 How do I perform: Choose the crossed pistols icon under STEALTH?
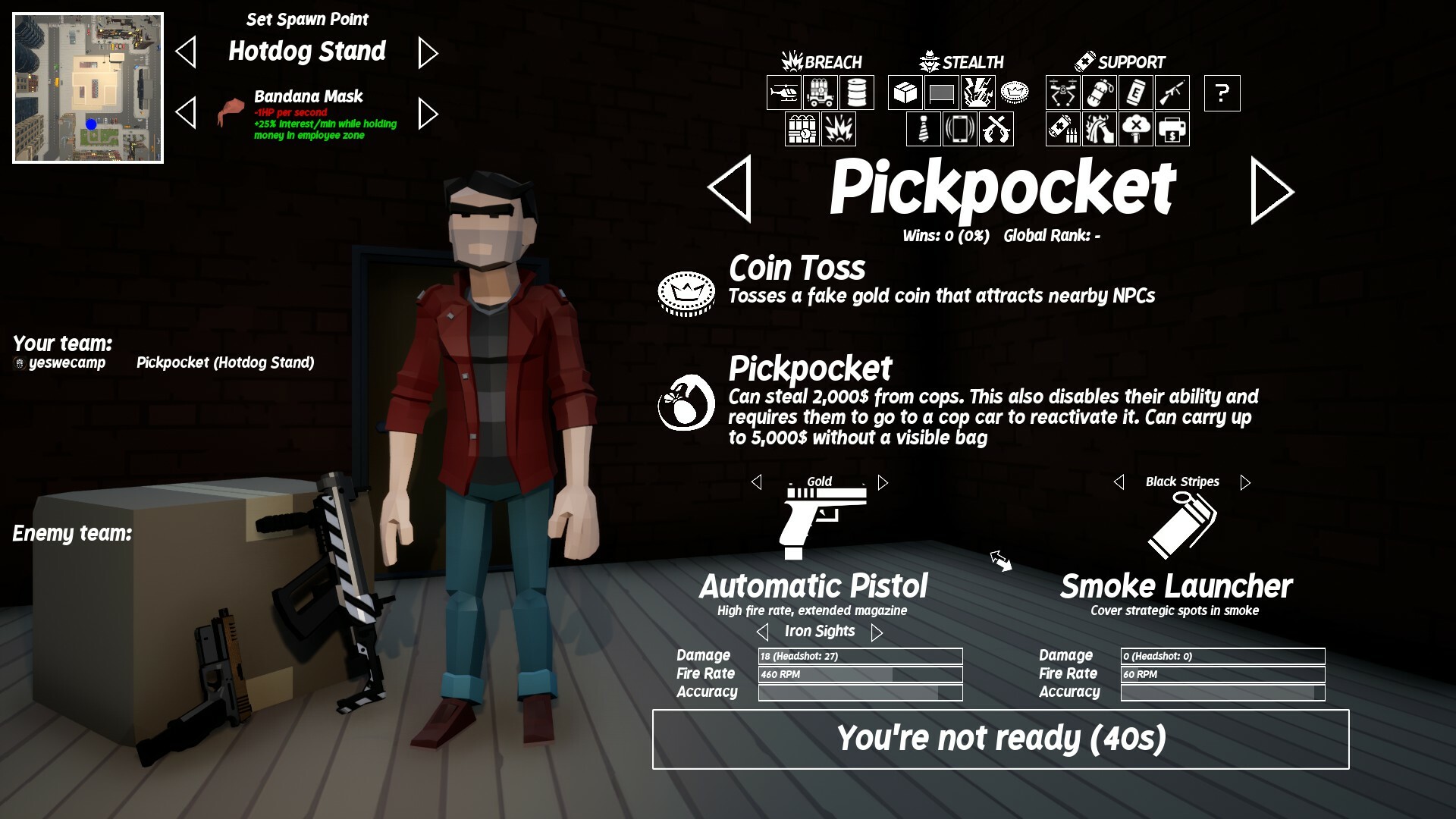click(996, 128)
